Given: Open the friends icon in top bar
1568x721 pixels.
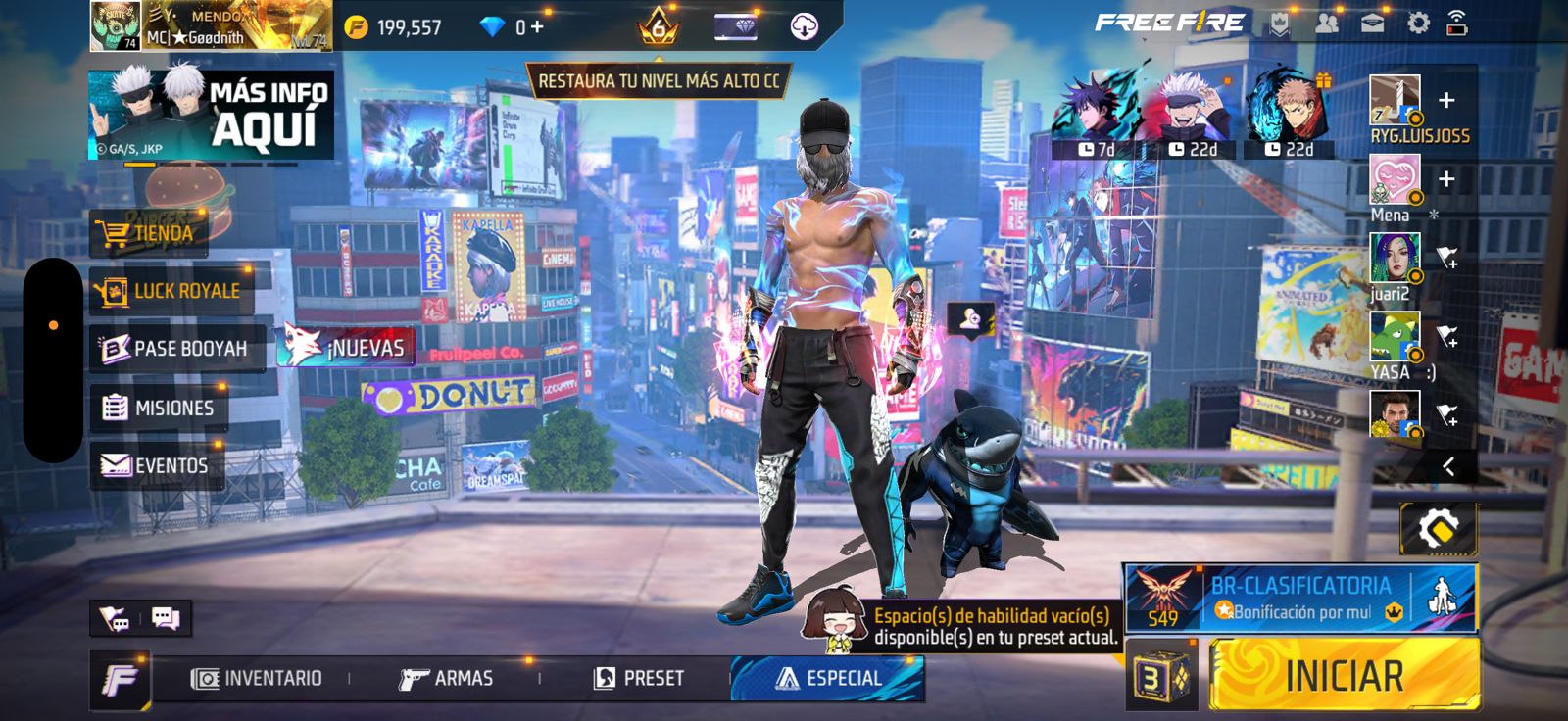Looking at the screenshot, I should (x=1326, y=24).
